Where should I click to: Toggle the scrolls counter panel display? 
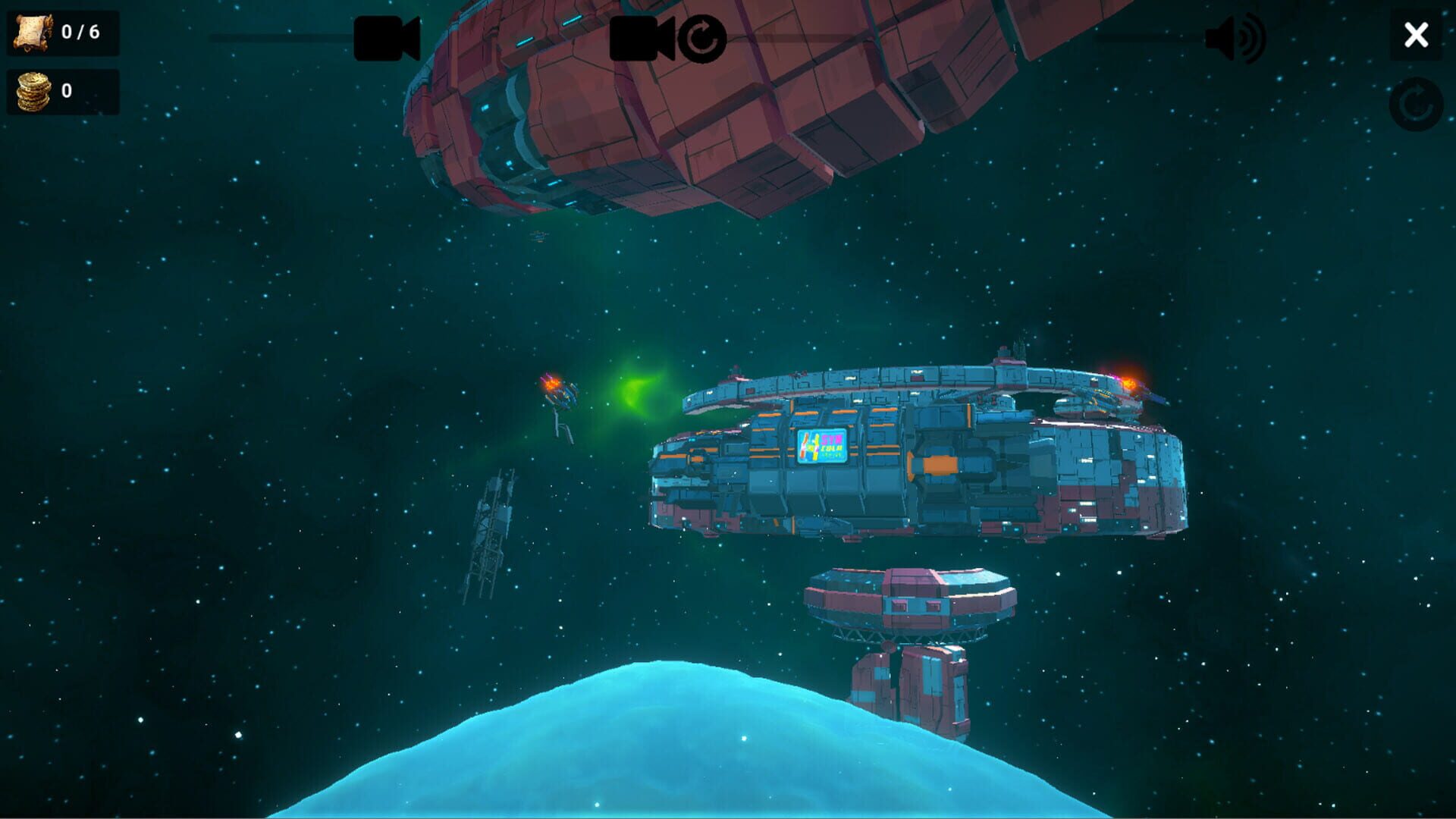click(62, 31)
